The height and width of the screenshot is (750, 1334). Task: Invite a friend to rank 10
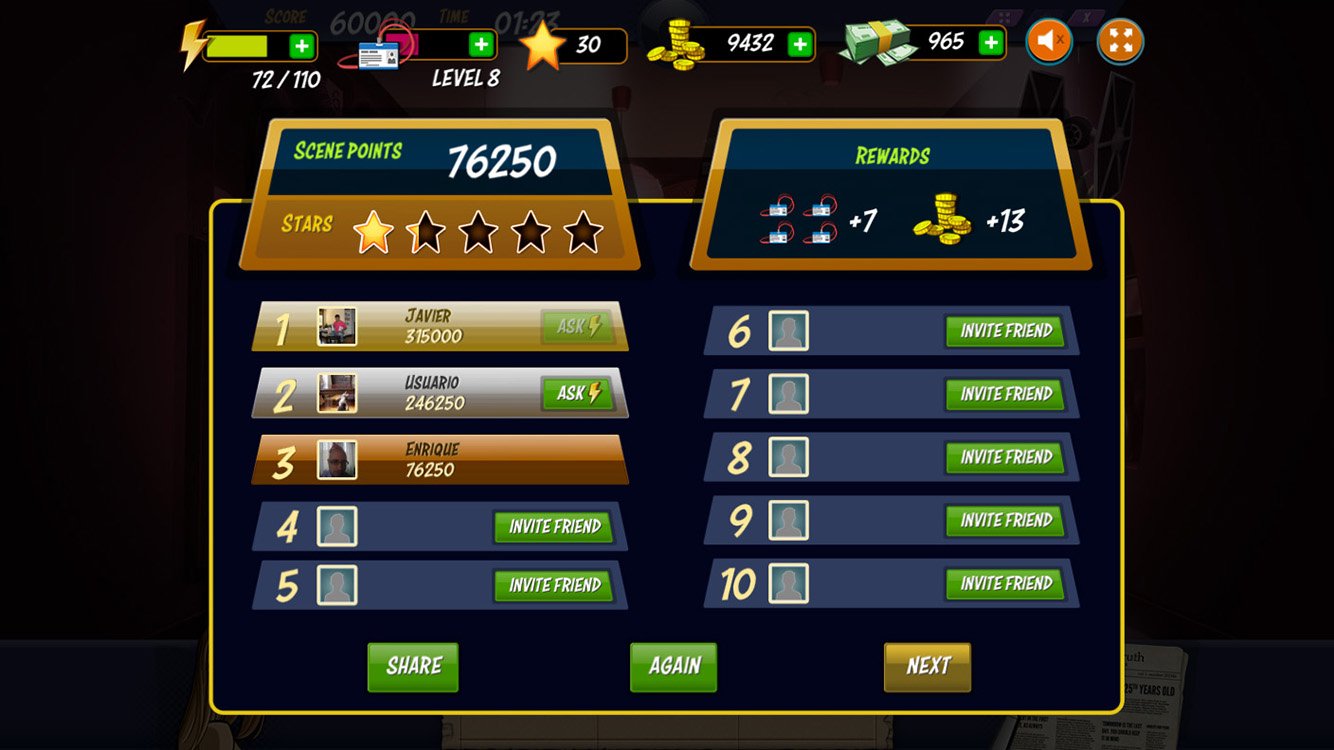pyautogui.click(x=1005, y=583)
